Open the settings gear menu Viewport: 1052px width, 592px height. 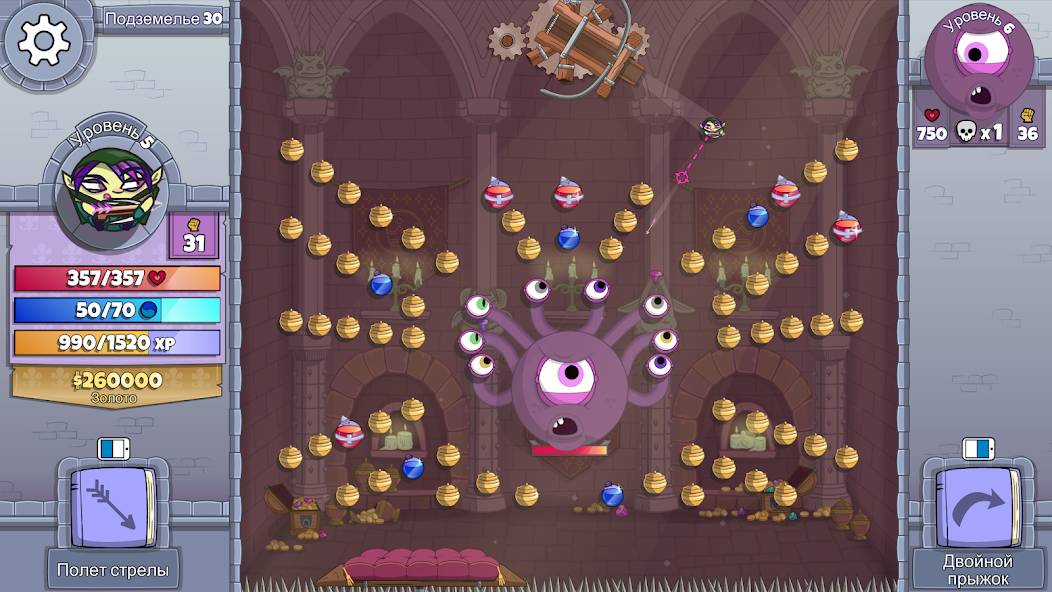44,41
